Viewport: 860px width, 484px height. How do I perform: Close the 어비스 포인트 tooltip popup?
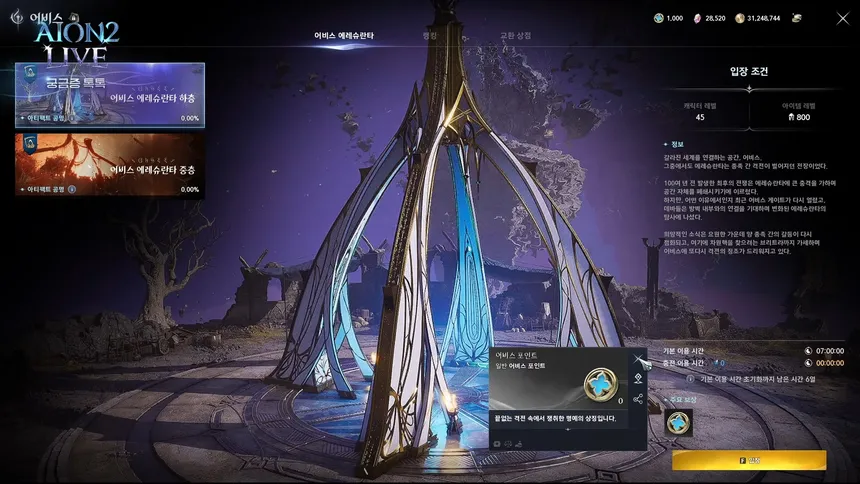[638, 357]
